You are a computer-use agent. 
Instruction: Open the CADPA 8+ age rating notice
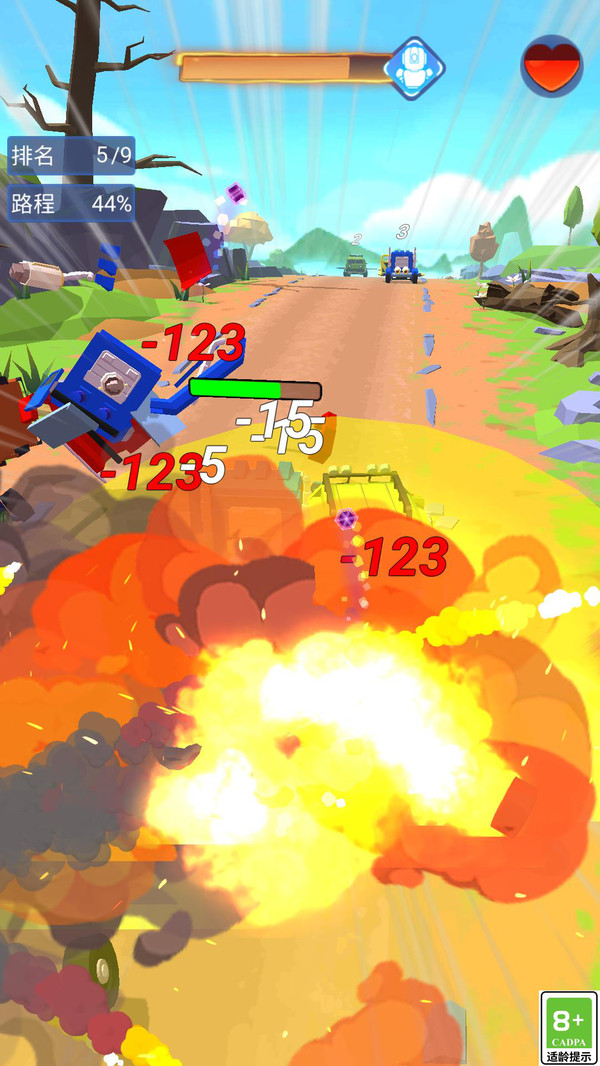568,1027
